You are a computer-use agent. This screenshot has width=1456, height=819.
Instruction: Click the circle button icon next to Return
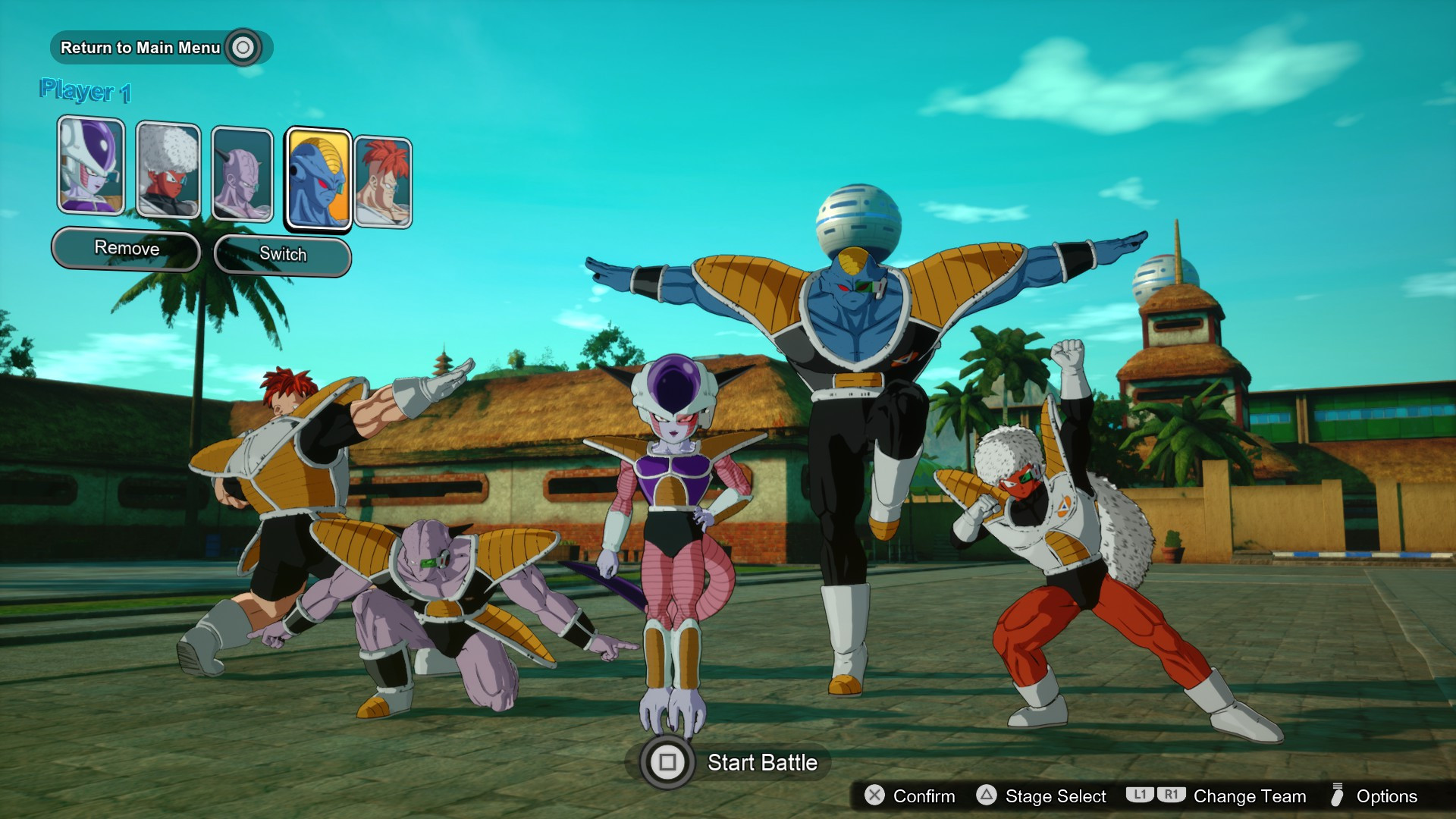click(x=244, y=47)
